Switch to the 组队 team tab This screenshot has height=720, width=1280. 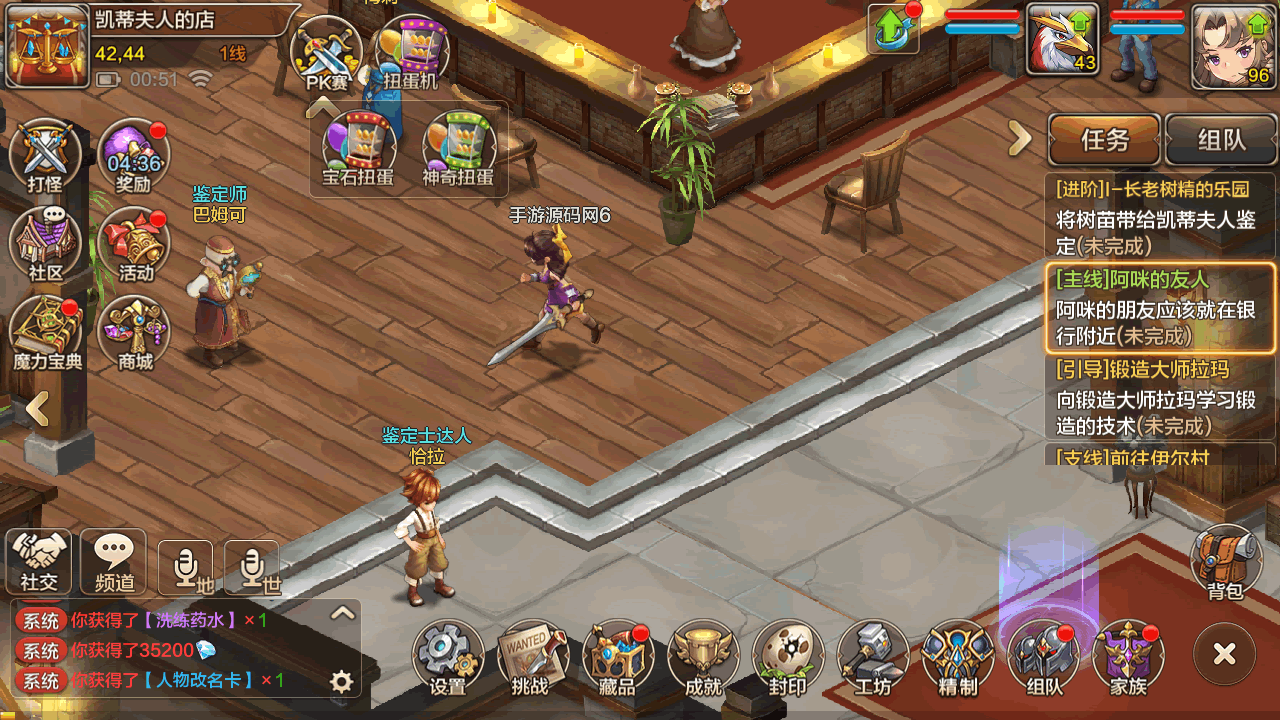tap(1221, 140)
